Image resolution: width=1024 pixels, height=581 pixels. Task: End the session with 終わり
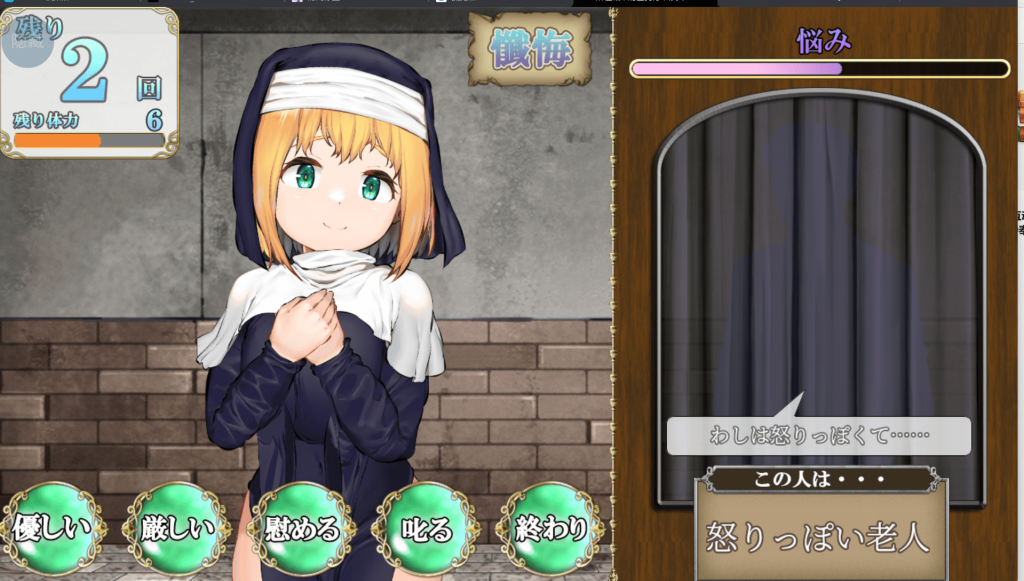coord(550,528)
